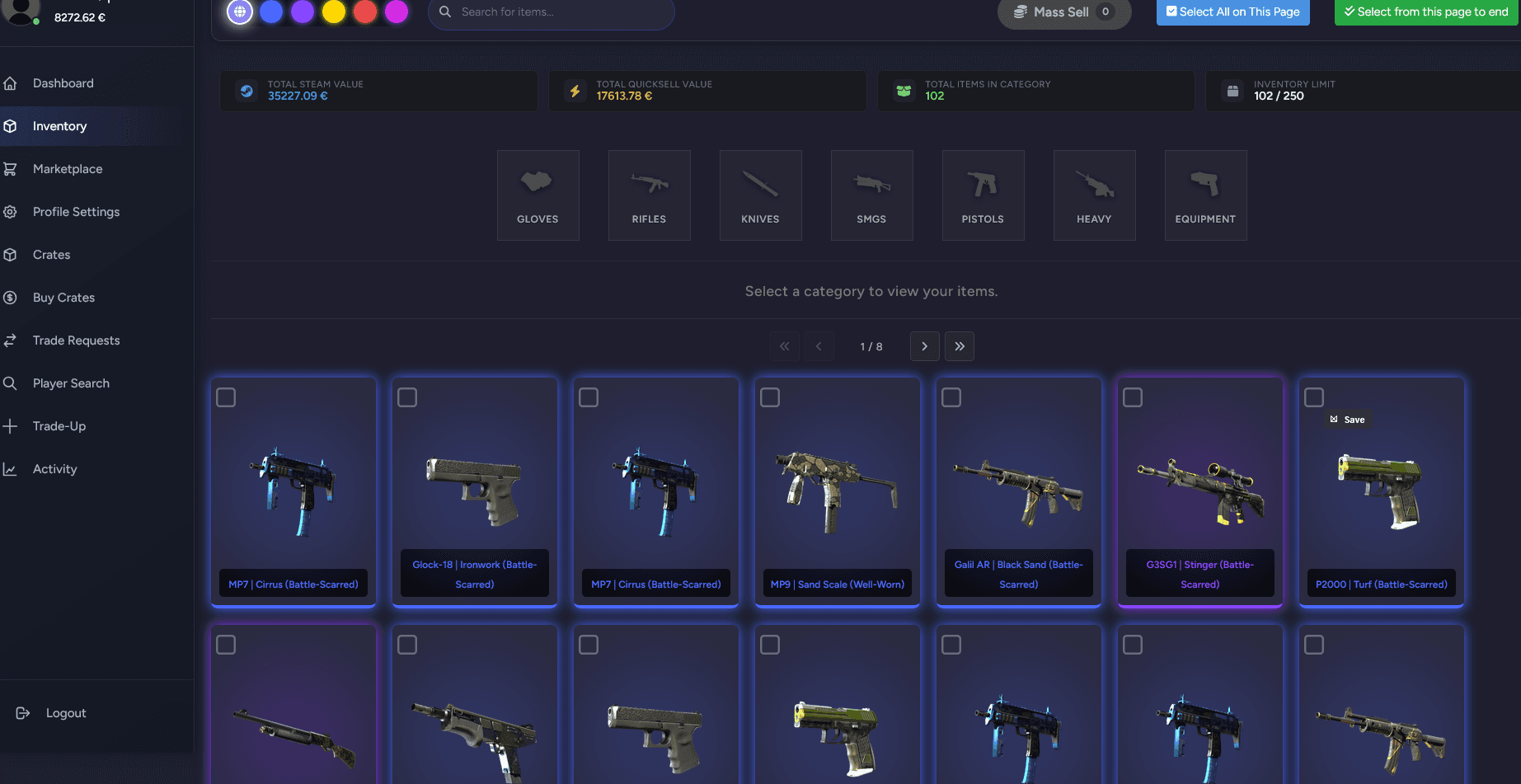Image resolution: width=1521 pixels, height=784 pixels.
Task: Open the Heavy weapons category
Action: pyautogui.click(x=1094, y=195)
